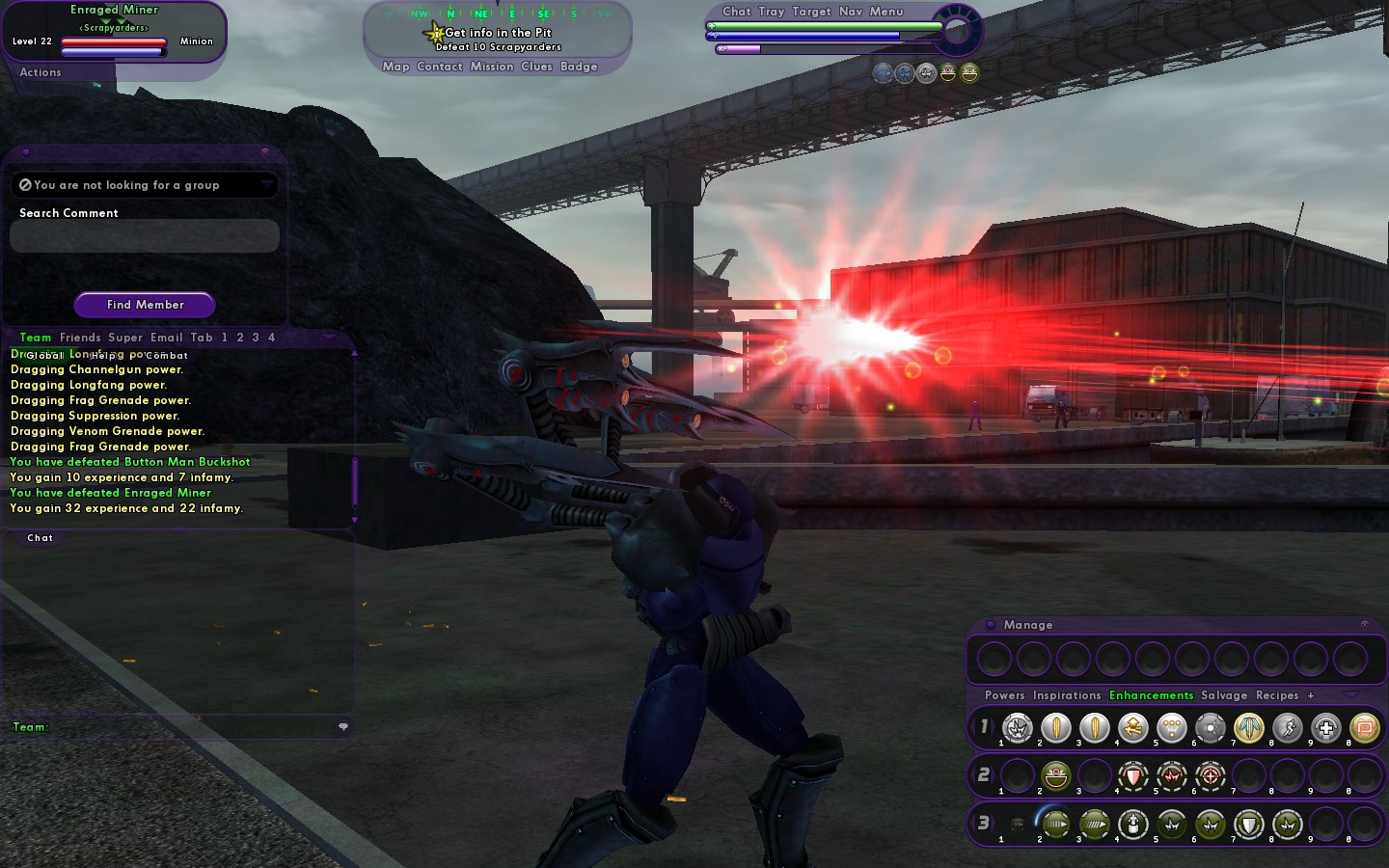Open the main Menu
Image resolution: width=1389 pixels, height=868 pixels.
click(x=886, y=12)
